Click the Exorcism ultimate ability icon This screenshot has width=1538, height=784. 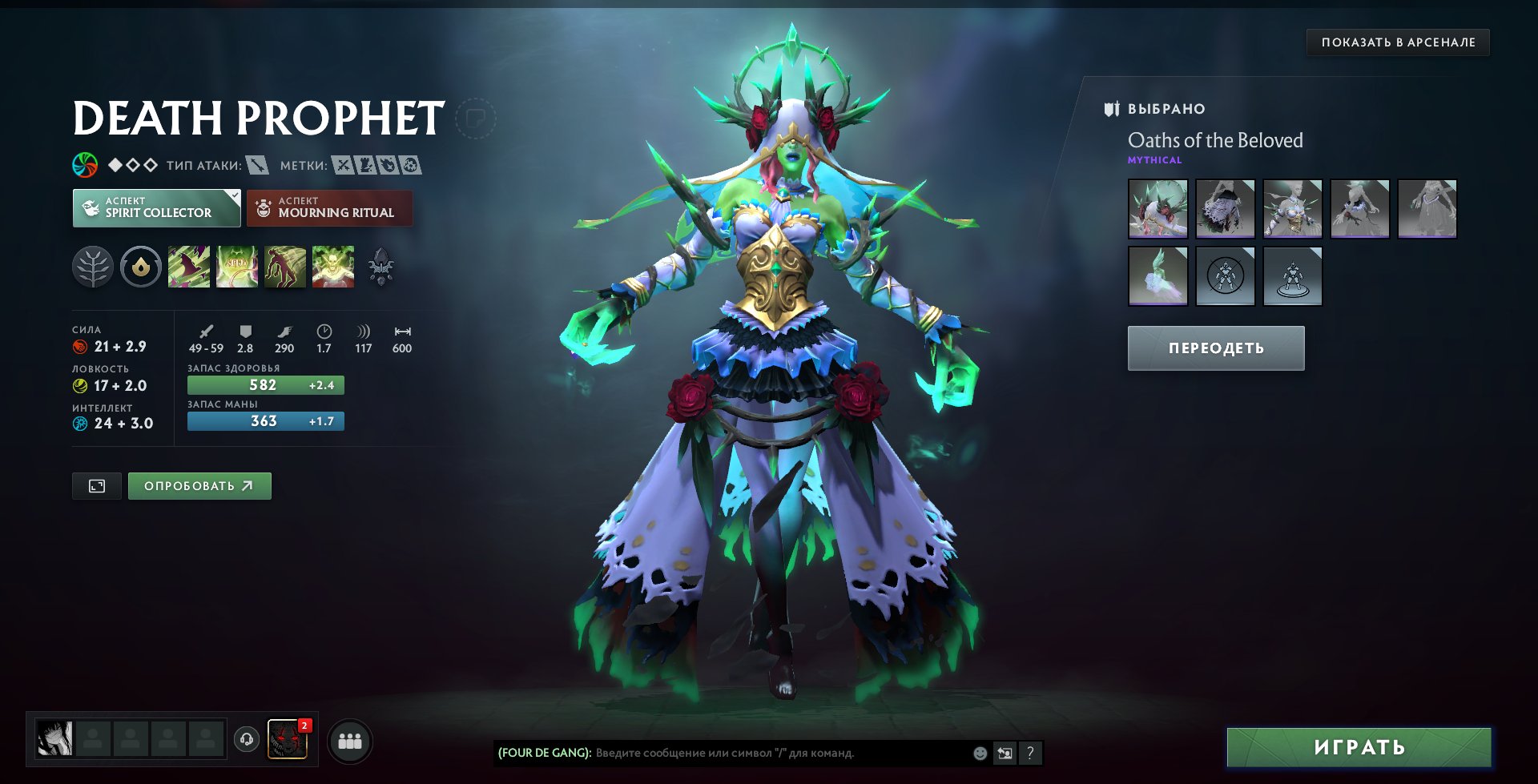pyautogui.click(x=333, y=267)
